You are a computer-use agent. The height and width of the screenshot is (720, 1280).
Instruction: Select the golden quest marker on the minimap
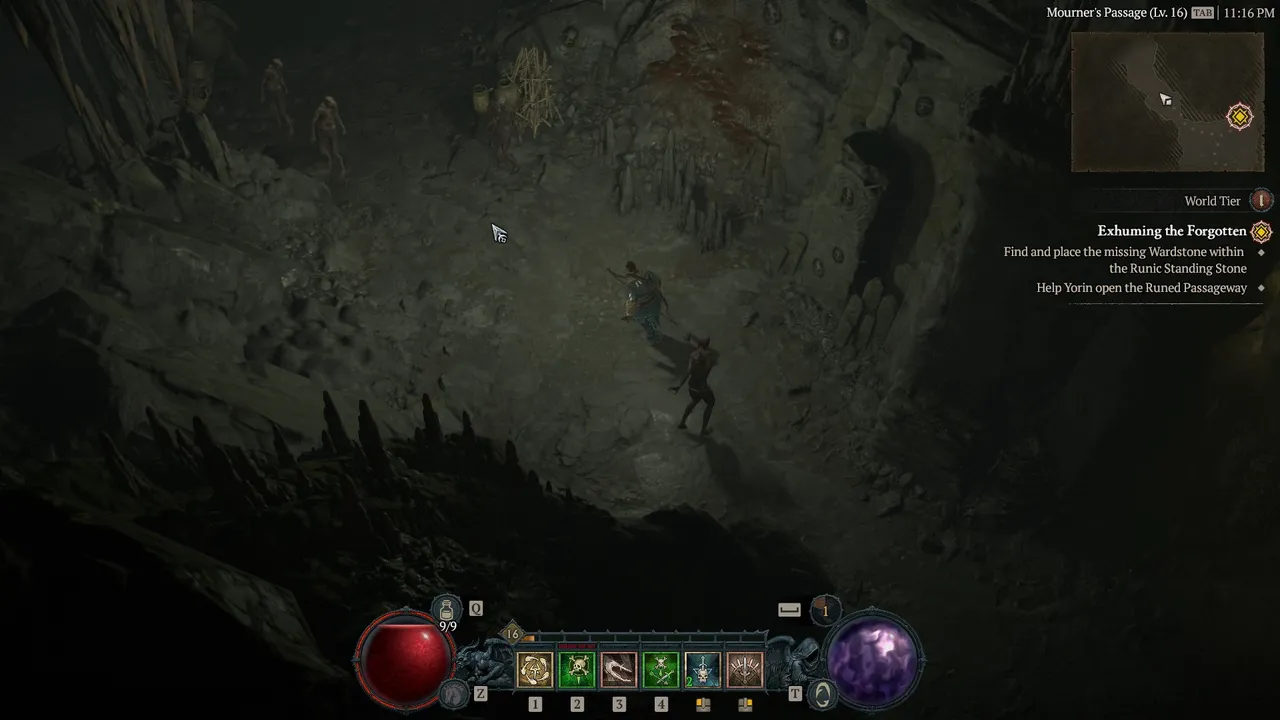1239,117
